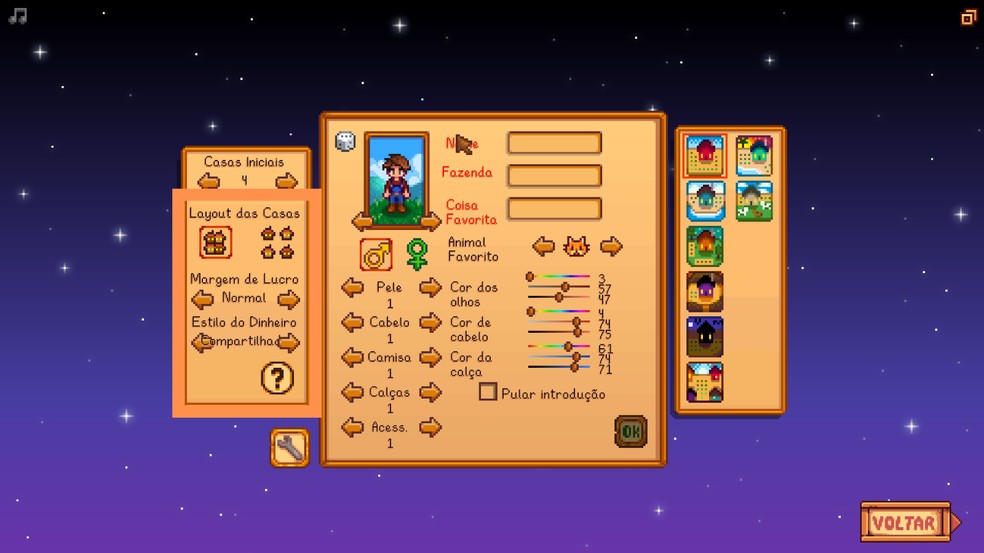Pick the next Acess. accessory
The height and width of the screenshot is (553, 984).
430,427
